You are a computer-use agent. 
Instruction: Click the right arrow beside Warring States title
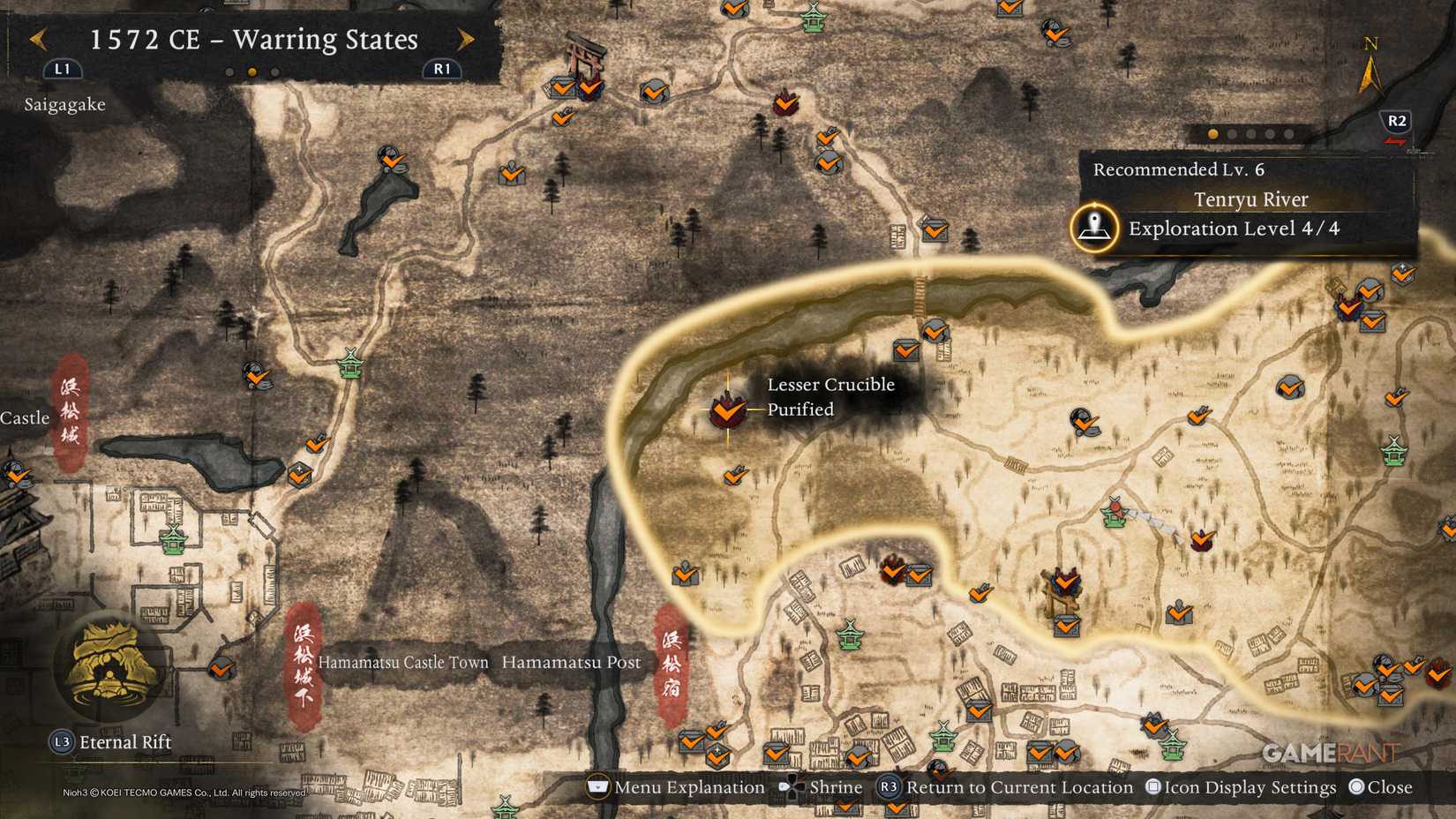point(467,40)
